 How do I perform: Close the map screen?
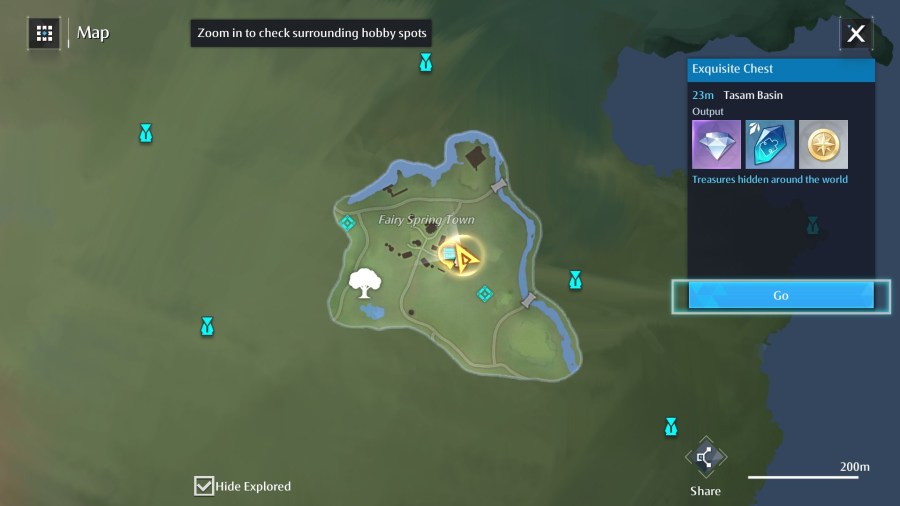point(856,34)
